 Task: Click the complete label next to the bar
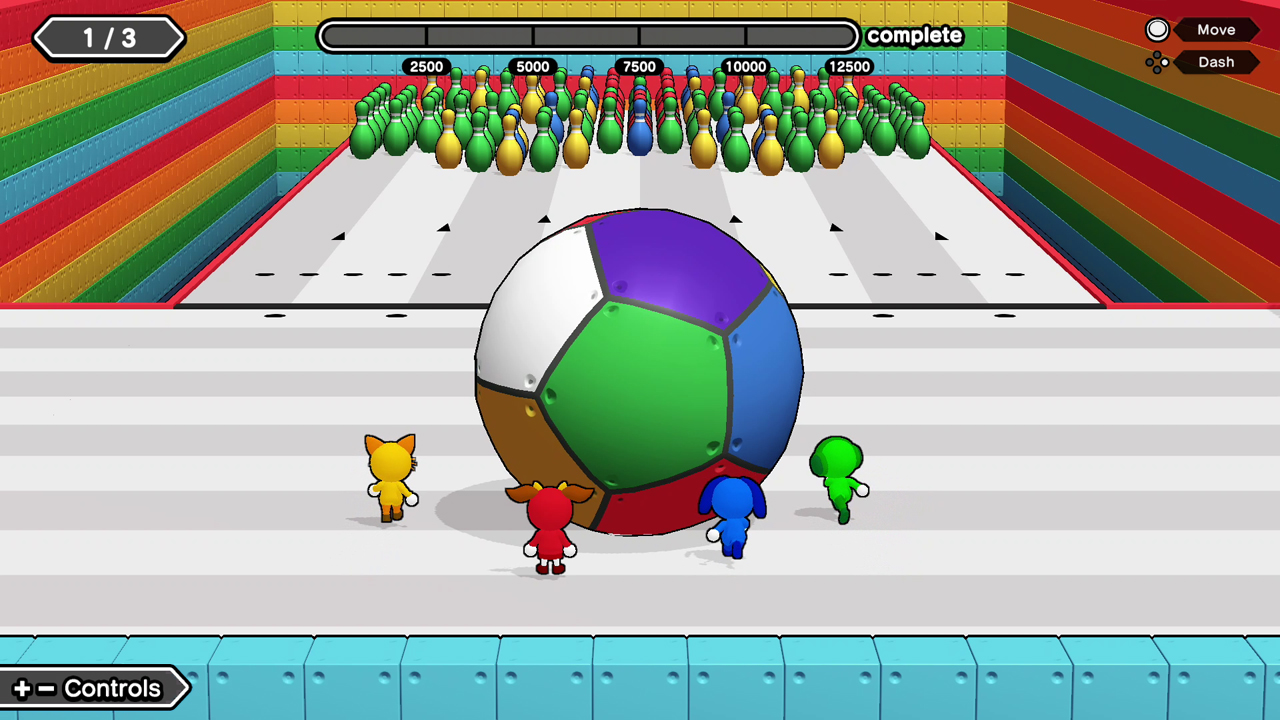(x=913, y=35)
